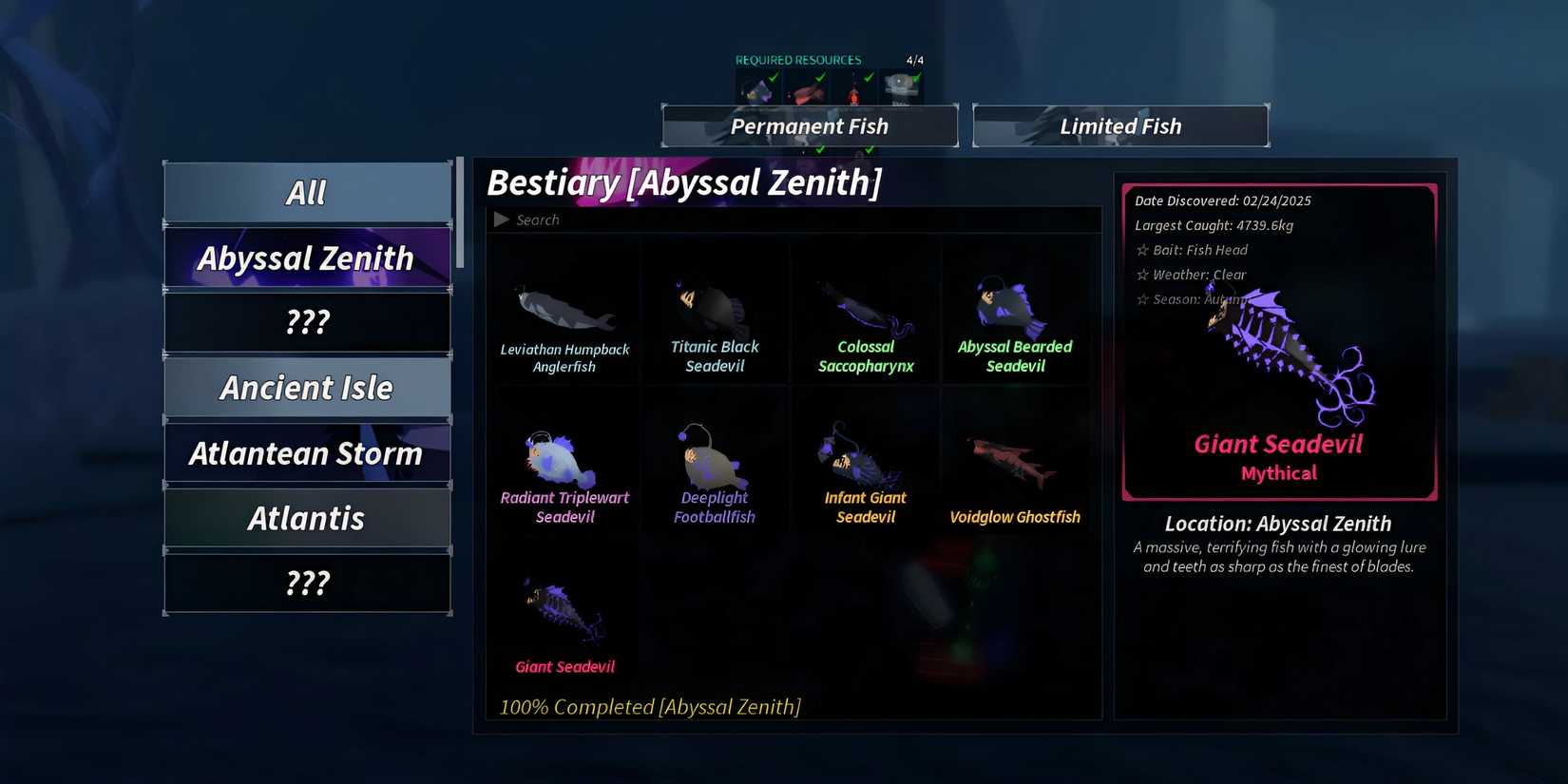Image resolution: width=1568 pixels, height=784 pixels.
Task: Open the Ancient Isle bestiary
Action: (307, 387)
